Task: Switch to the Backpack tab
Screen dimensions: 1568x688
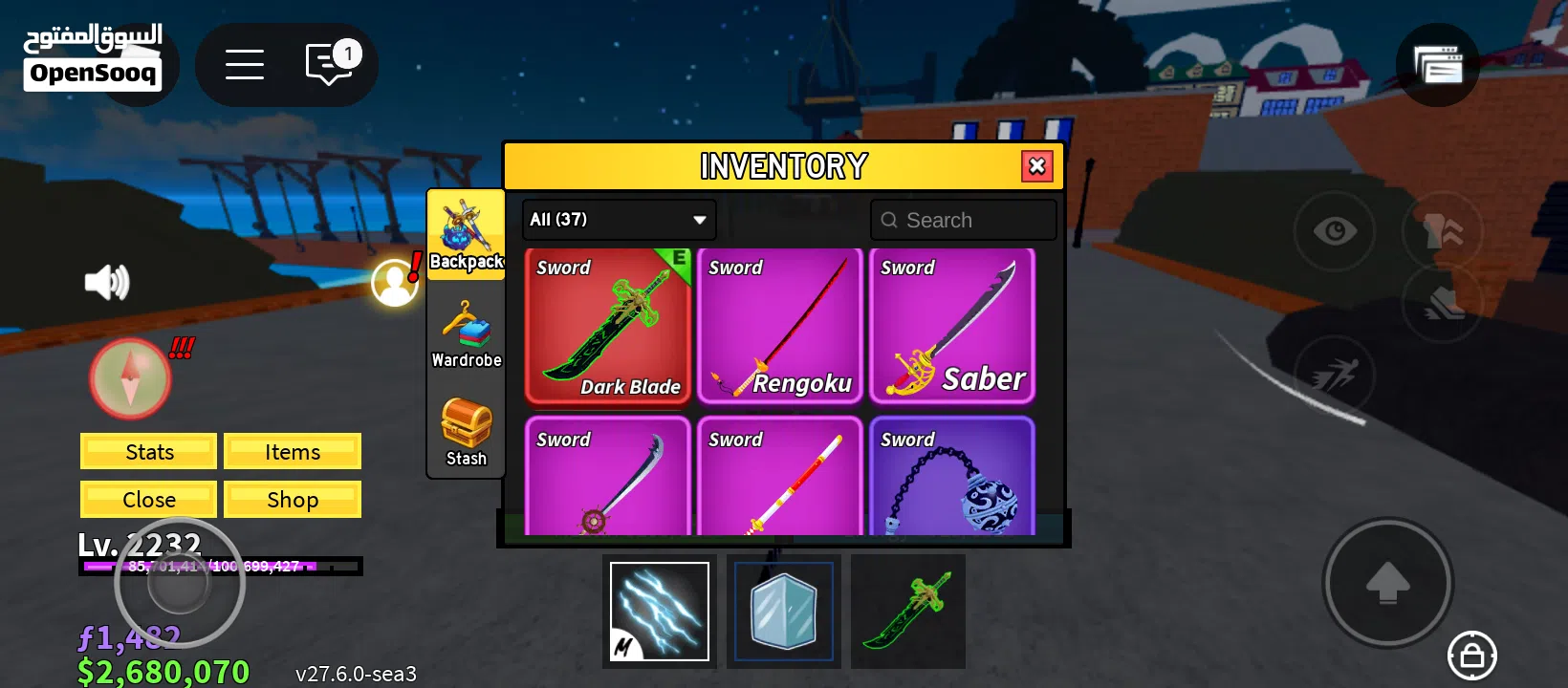Action: (x=466, y=234)
